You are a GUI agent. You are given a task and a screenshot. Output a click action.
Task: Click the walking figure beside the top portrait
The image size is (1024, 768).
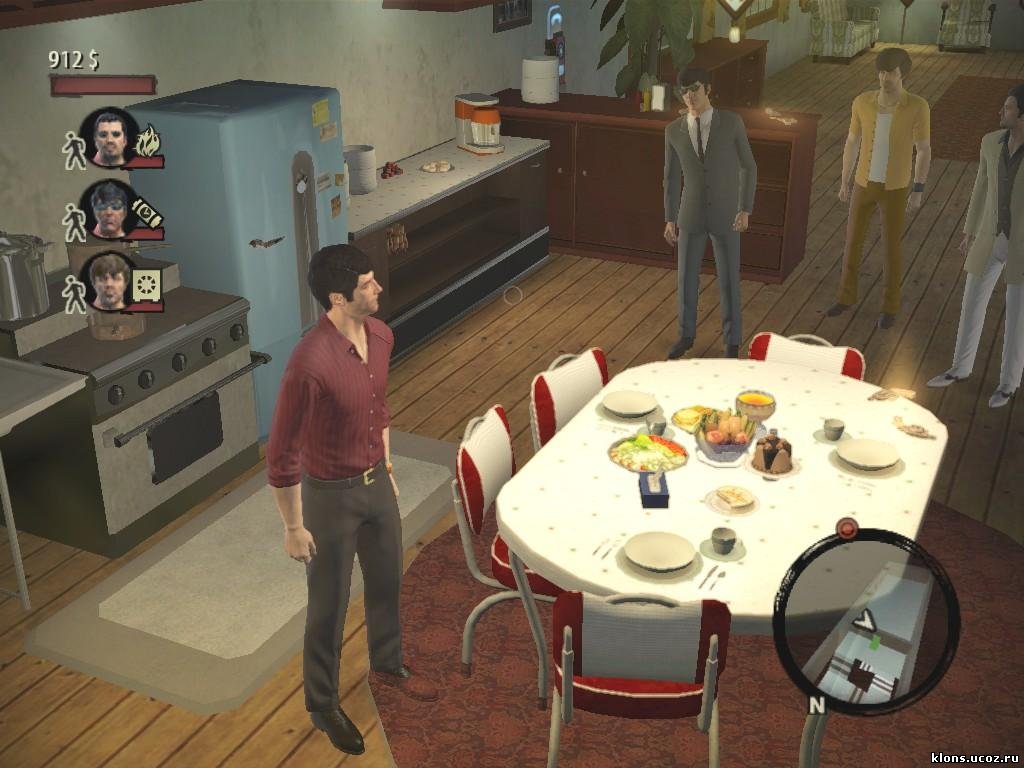(74, 149)
